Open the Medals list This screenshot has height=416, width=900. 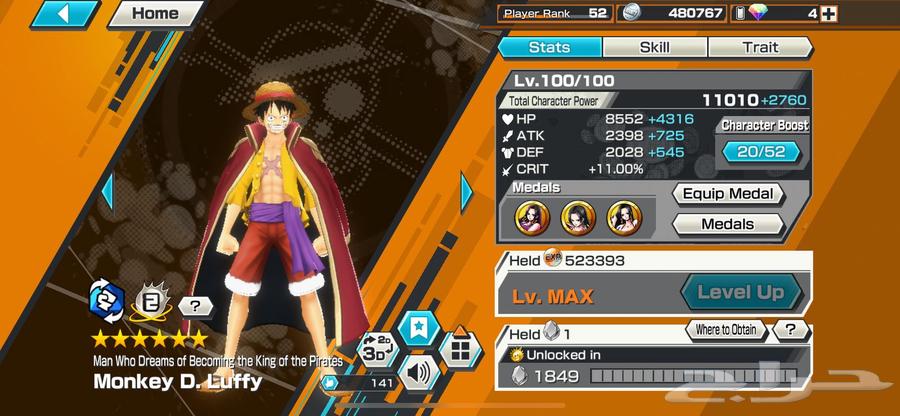(x=727, y=224)
